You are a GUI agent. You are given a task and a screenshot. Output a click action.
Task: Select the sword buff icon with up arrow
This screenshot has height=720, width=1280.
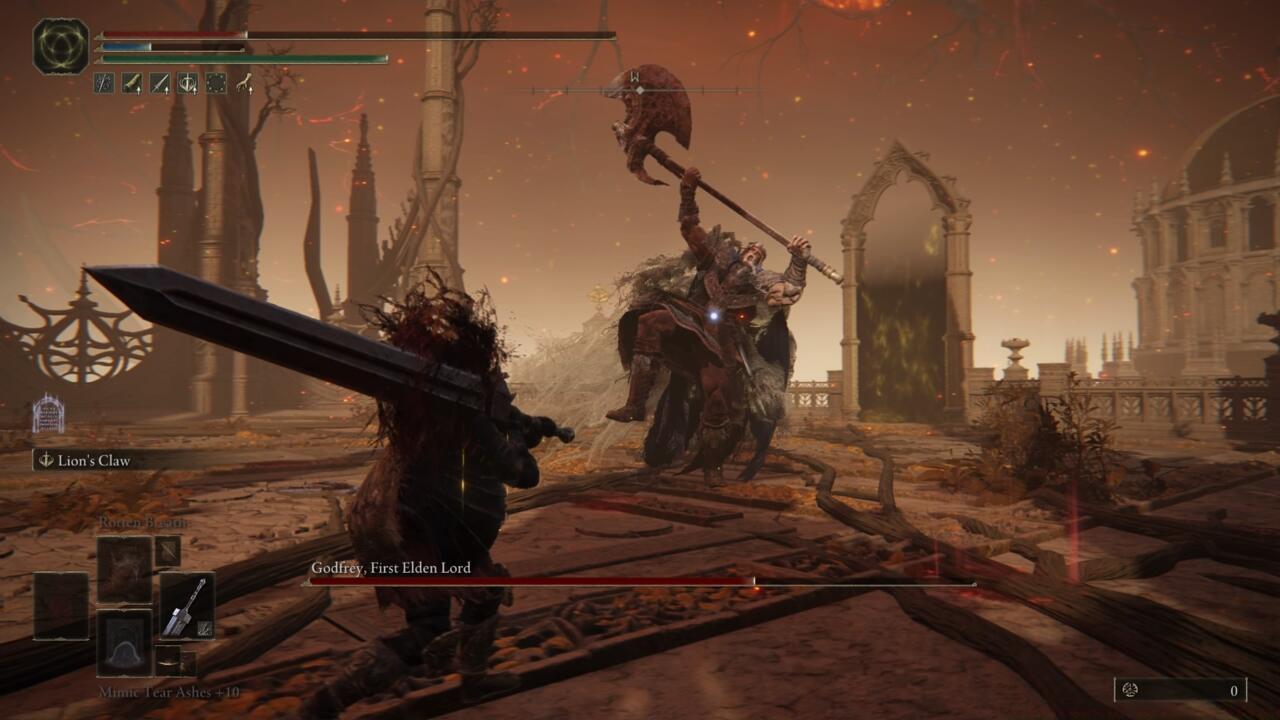click(159, 83)
